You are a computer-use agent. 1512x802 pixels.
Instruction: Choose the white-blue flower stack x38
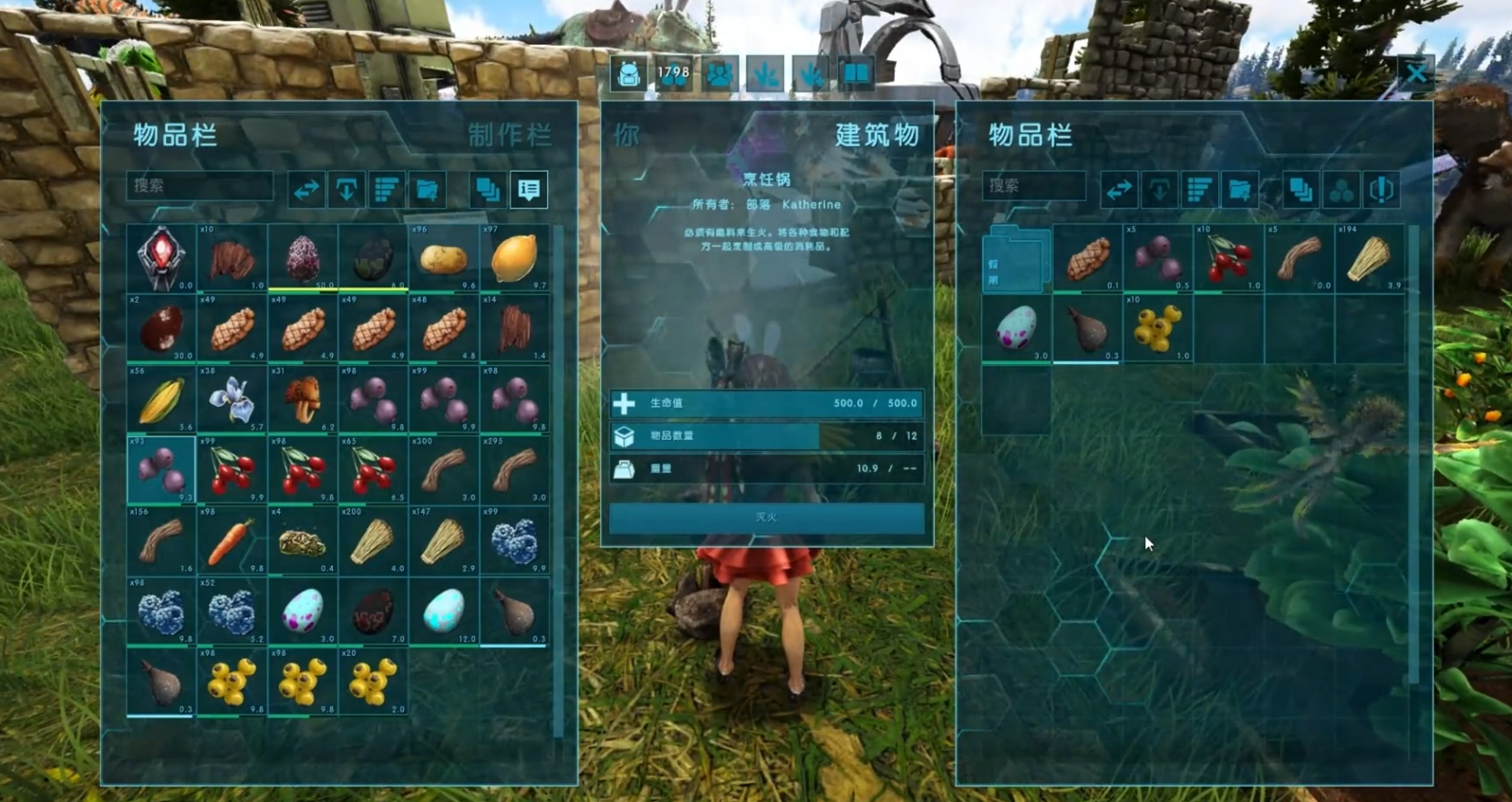coord(232,401)
